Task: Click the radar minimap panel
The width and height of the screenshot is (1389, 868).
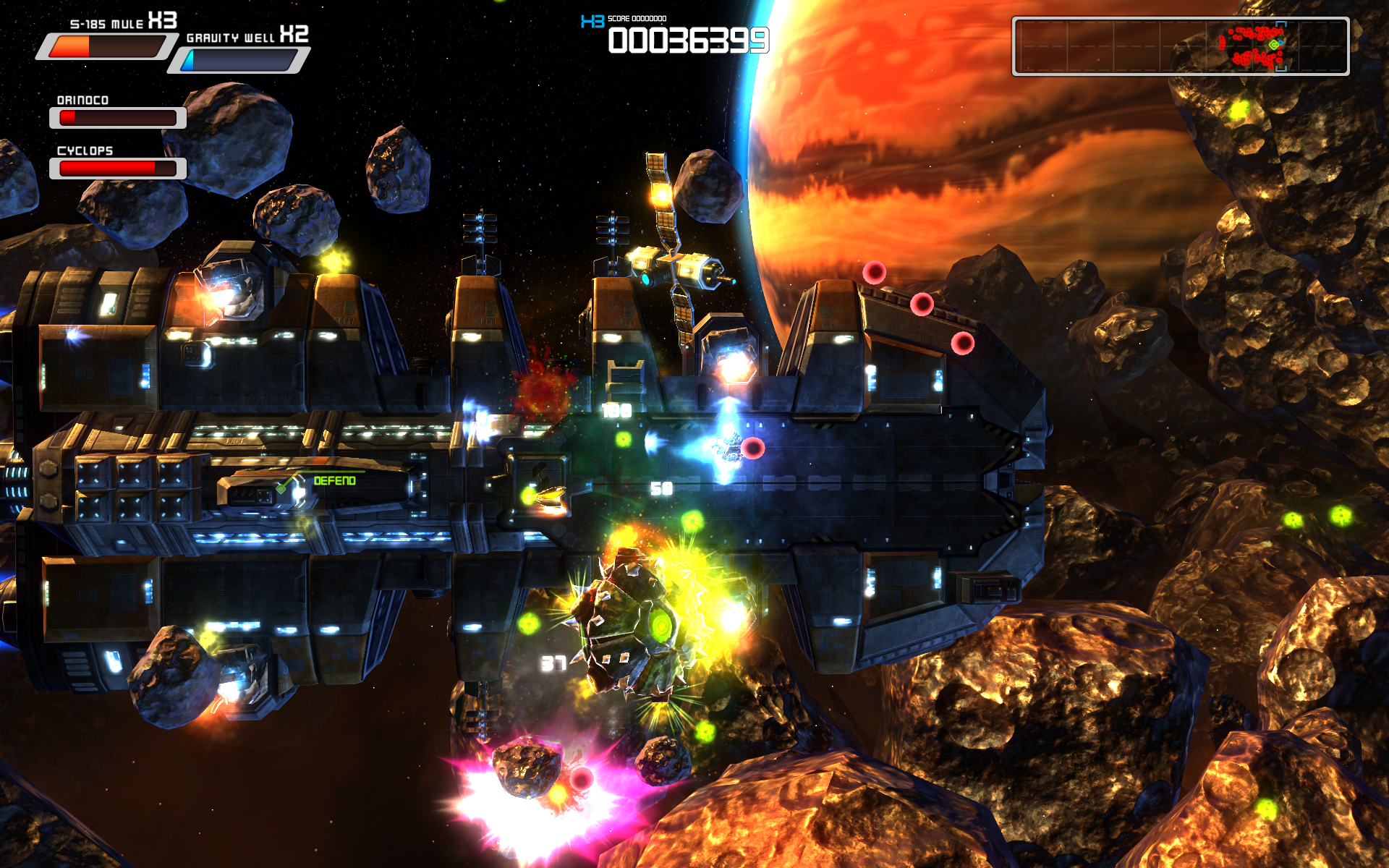Action: [x=1180, y=47]
